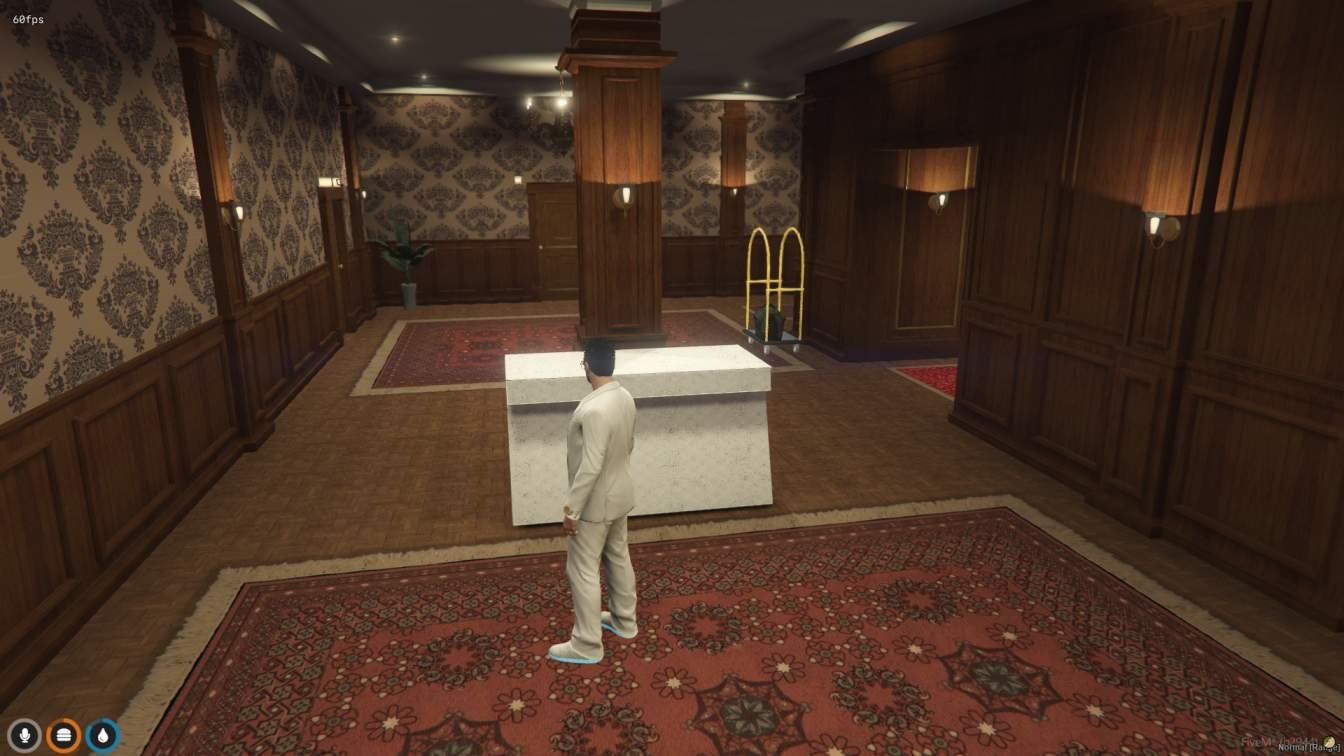1344x756 pixels.
Task: Click the water drop thirst icon
Action: [x=102, y=736]
